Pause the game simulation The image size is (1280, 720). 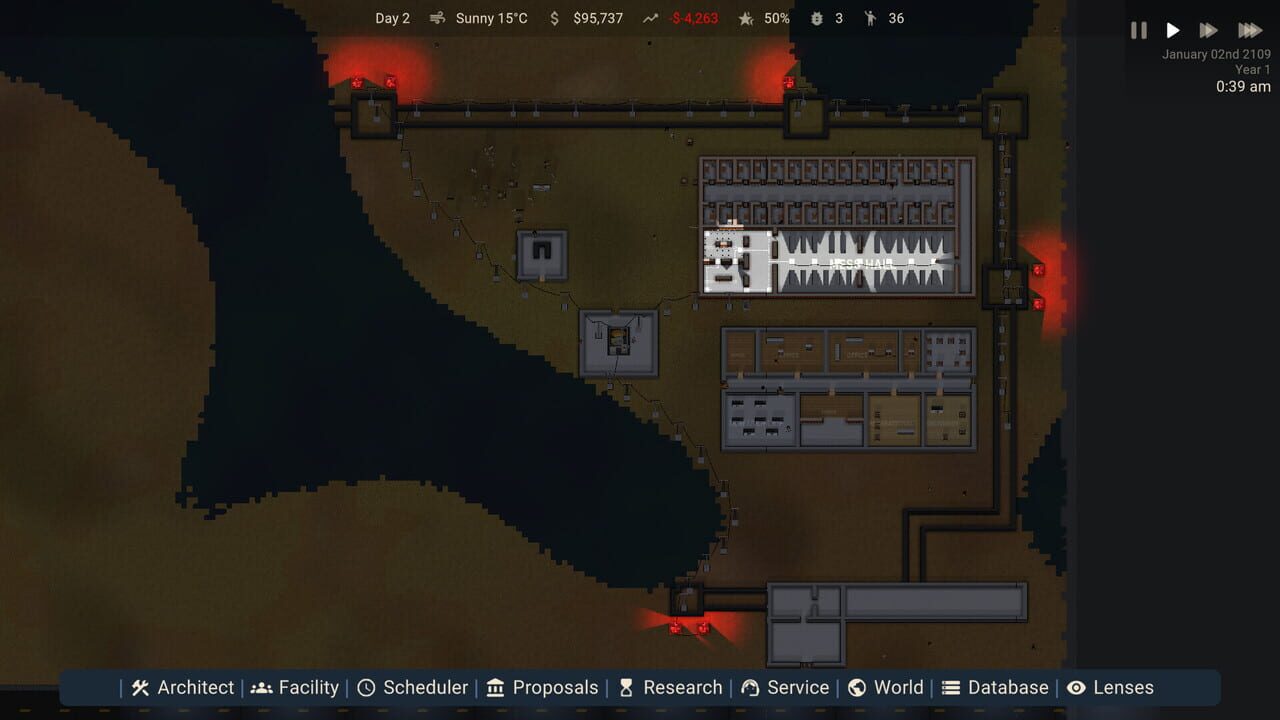[x=1138, y=30]
